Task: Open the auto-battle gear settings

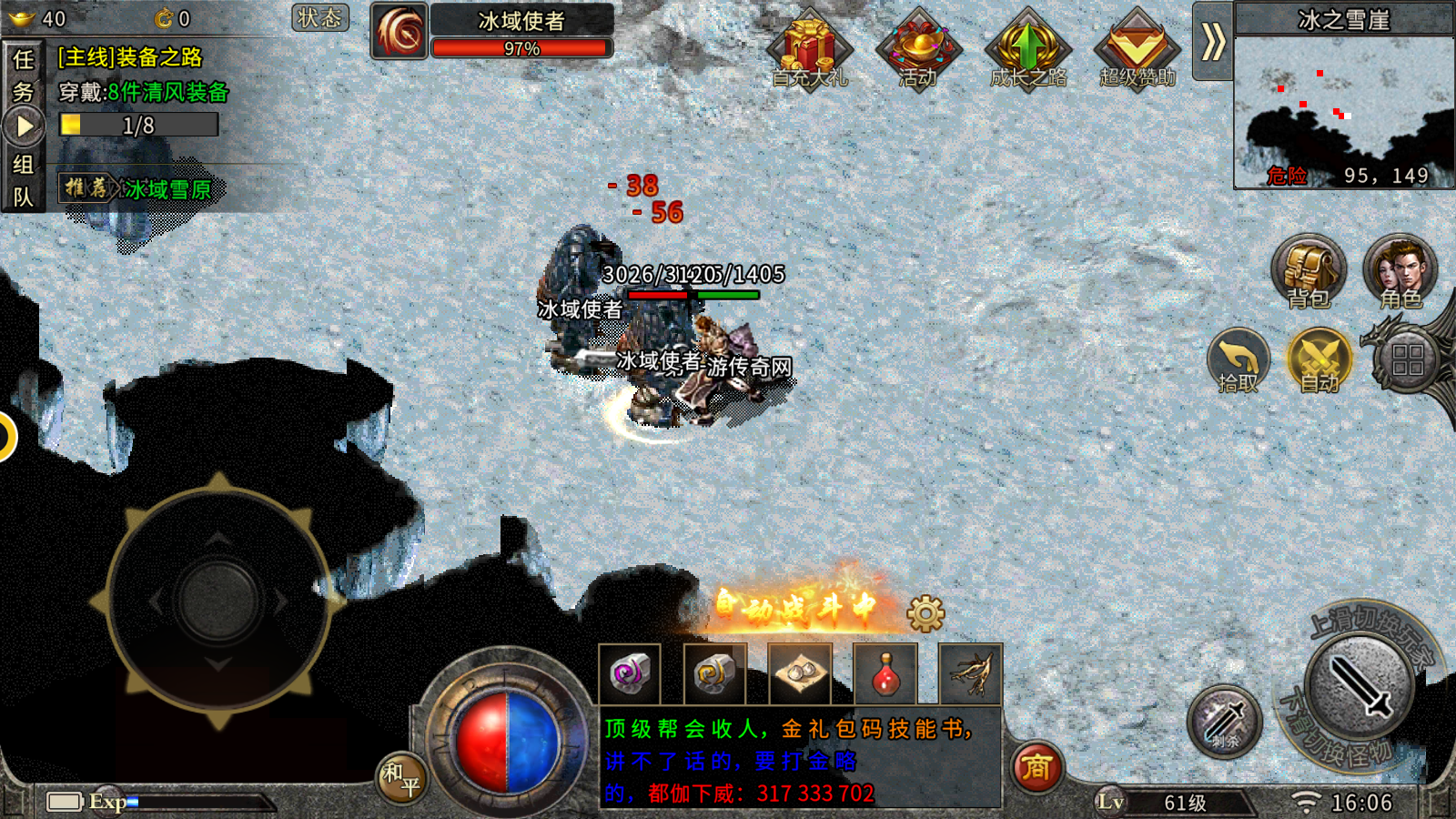Action: click(925, 614)
